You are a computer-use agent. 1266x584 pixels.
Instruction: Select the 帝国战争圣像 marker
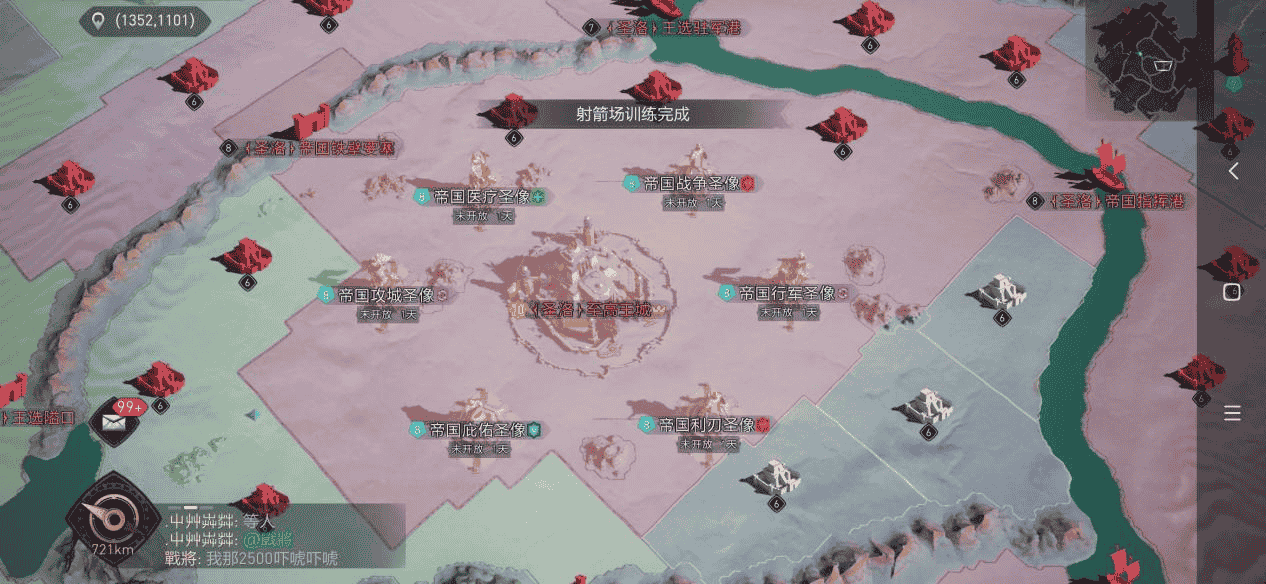click(691, 184)
